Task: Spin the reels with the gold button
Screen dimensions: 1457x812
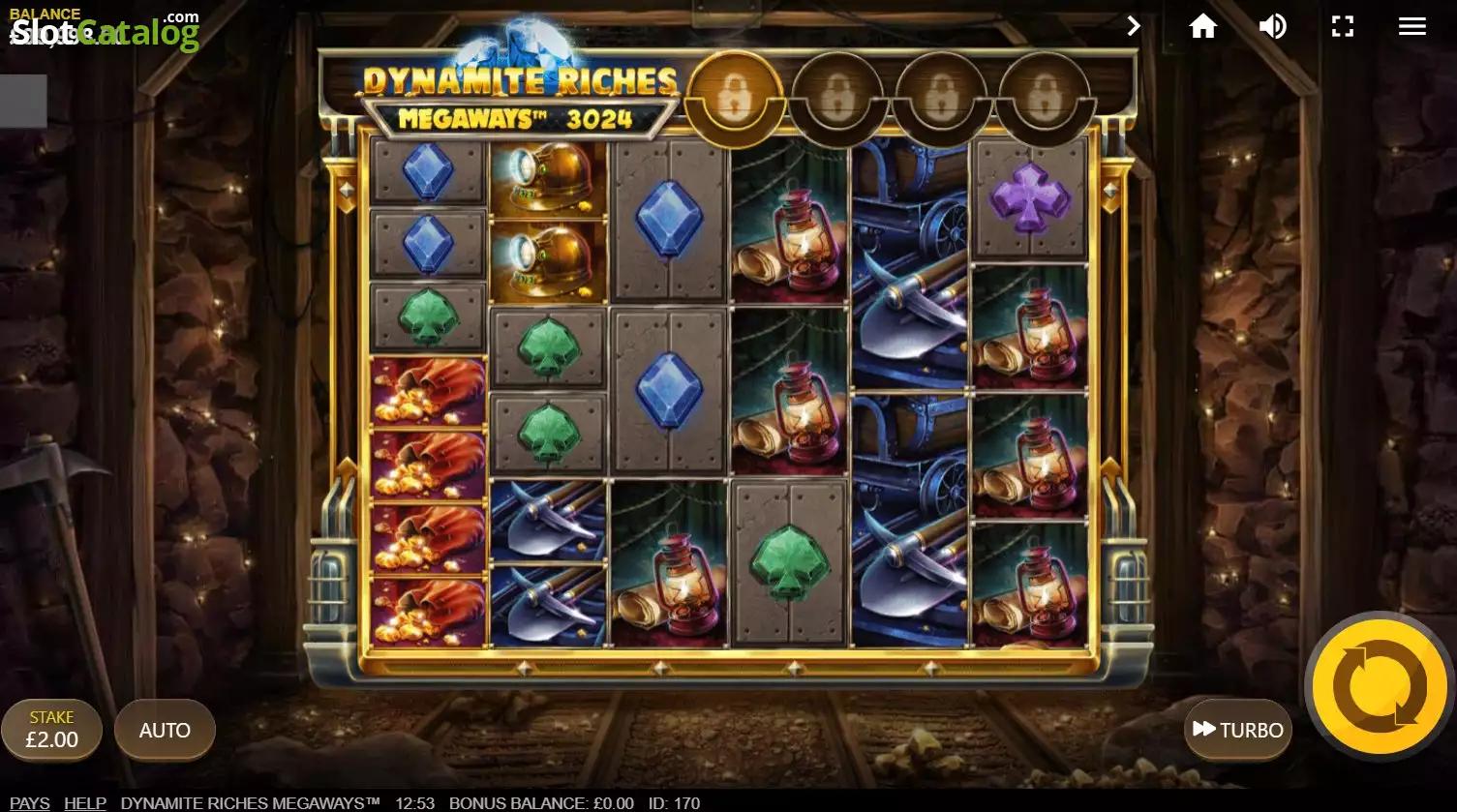Action: (1380, 685)
